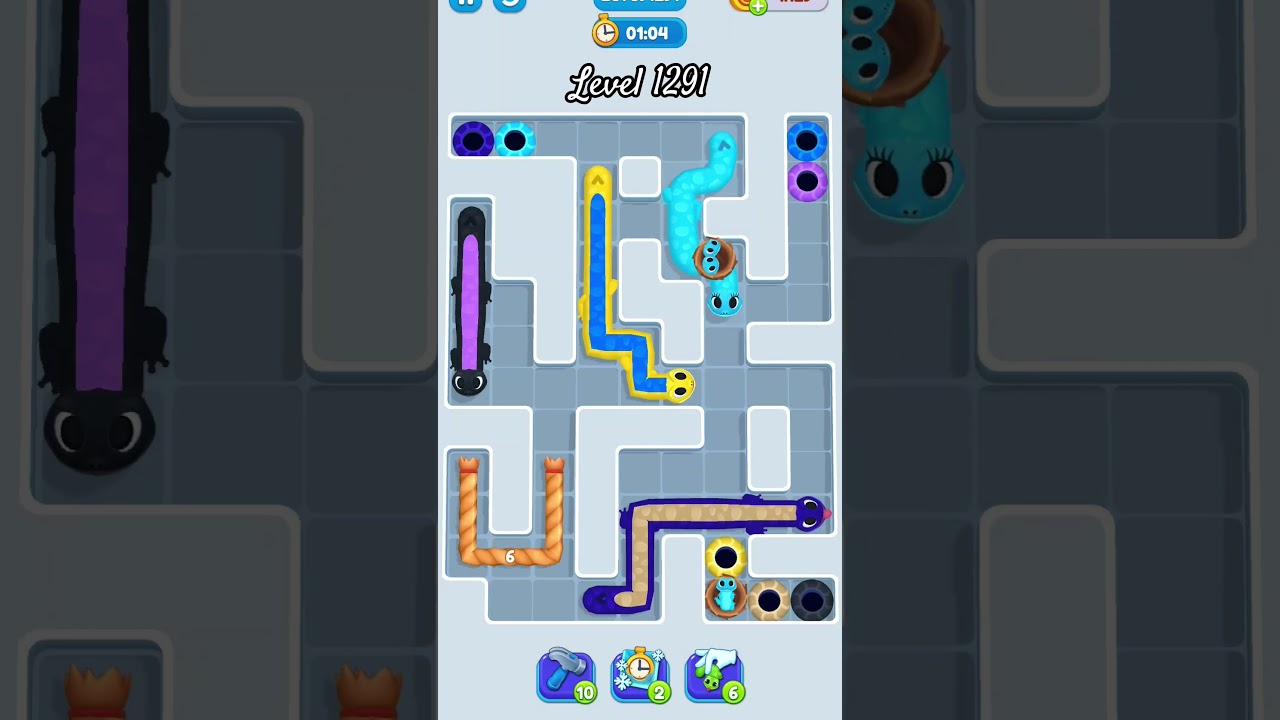Viewport: 1280px width, 720px height.
Task: Tap the green plus on the coin counter
Action: [x=757, y=7]
